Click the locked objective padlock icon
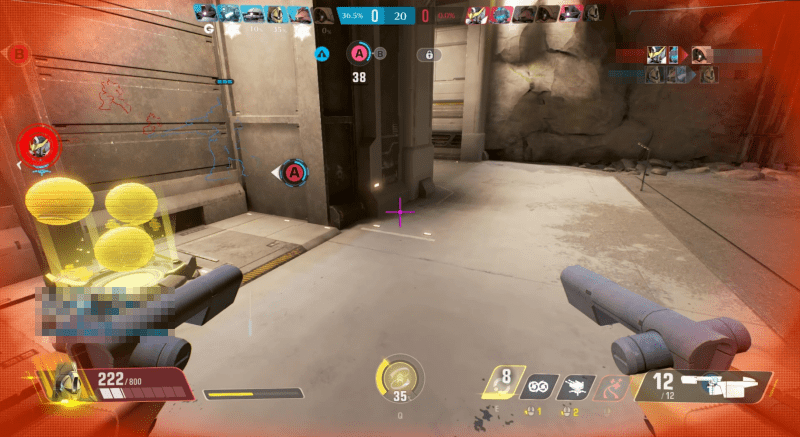Screen dimensions: 800x437 428,55
